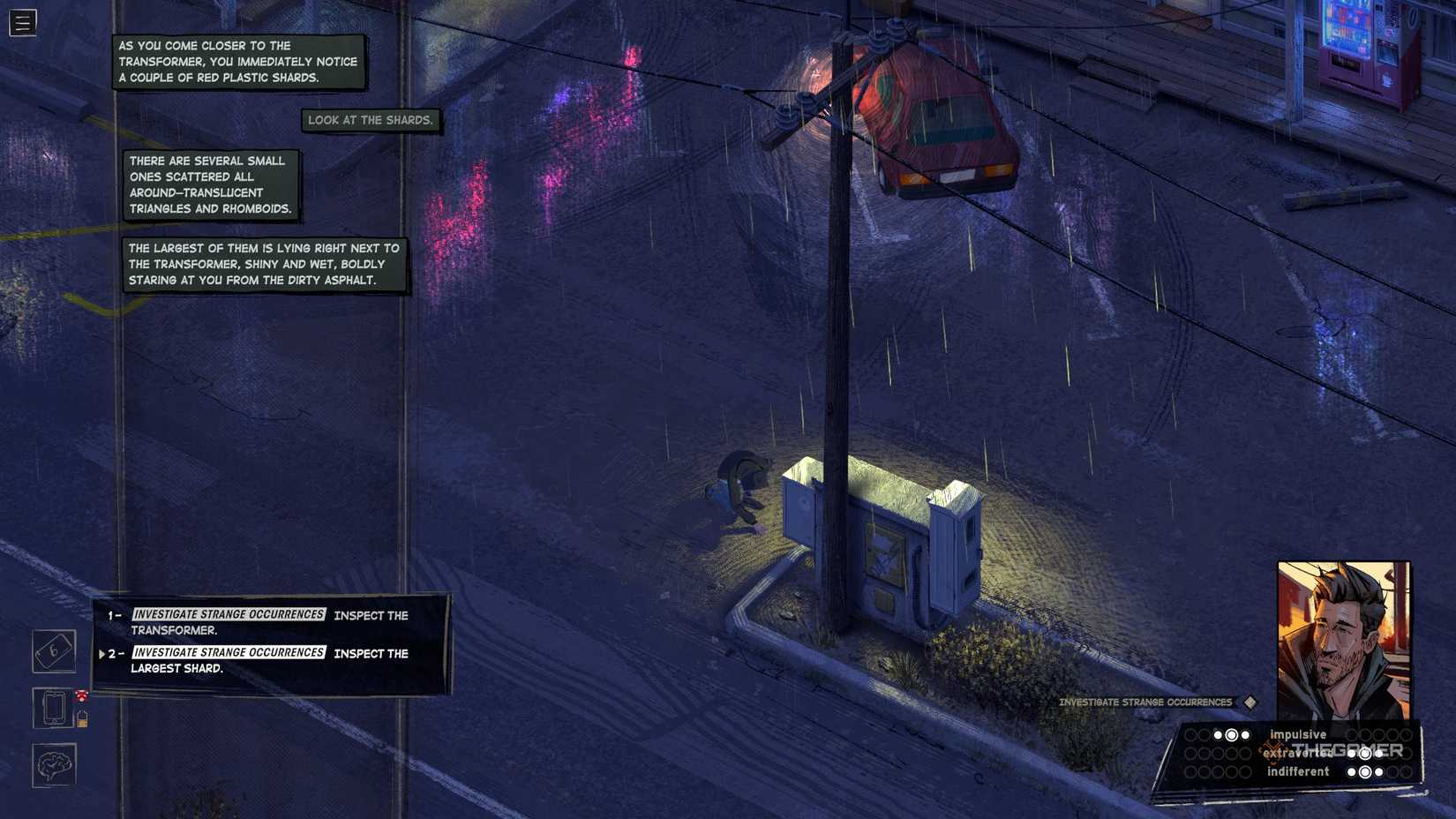Click the red notification badge on the phone icon
The height and width of the screenshot is (819, 1456).
pos(81,694)
